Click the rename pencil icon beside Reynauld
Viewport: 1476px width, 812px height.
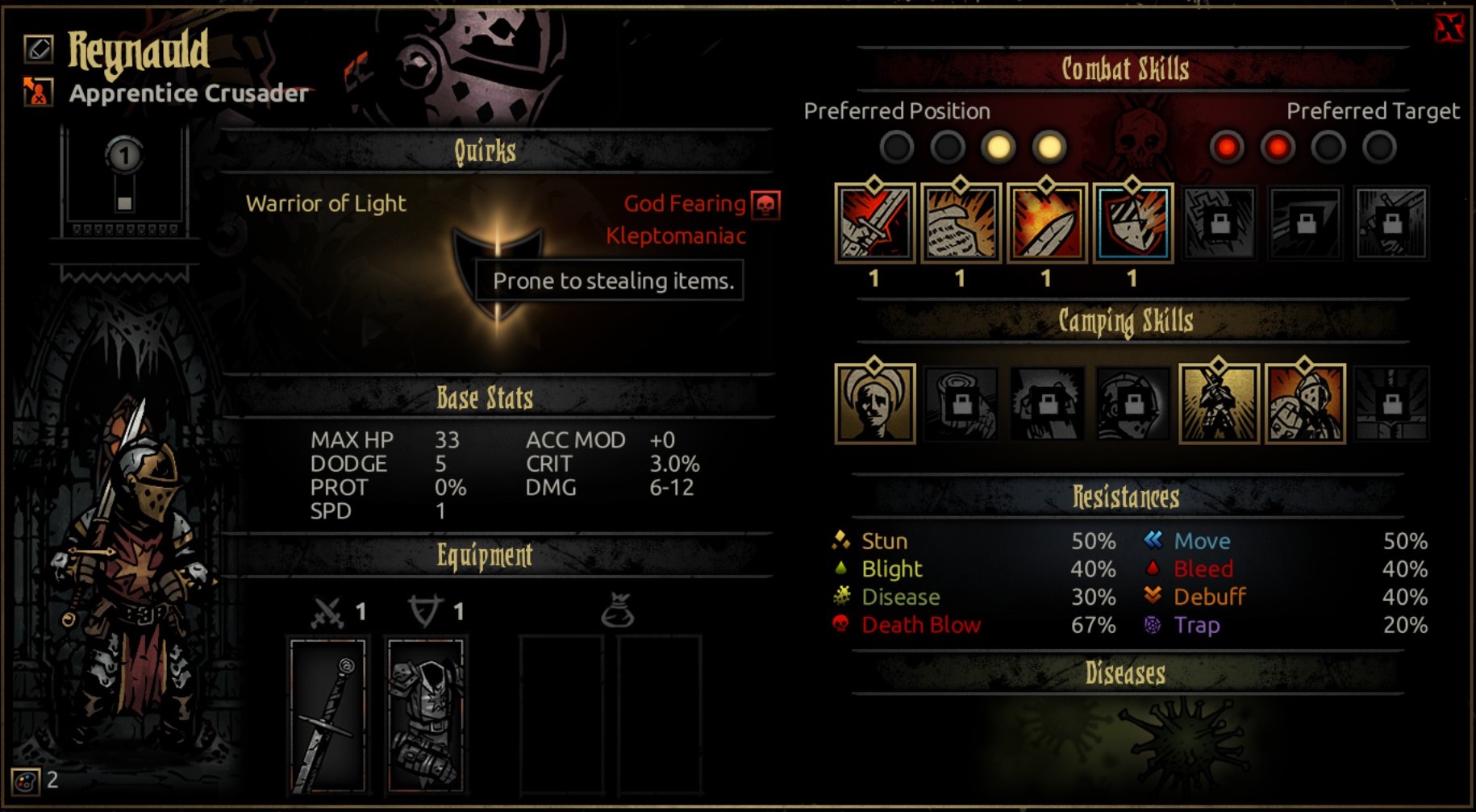[38, 49]
